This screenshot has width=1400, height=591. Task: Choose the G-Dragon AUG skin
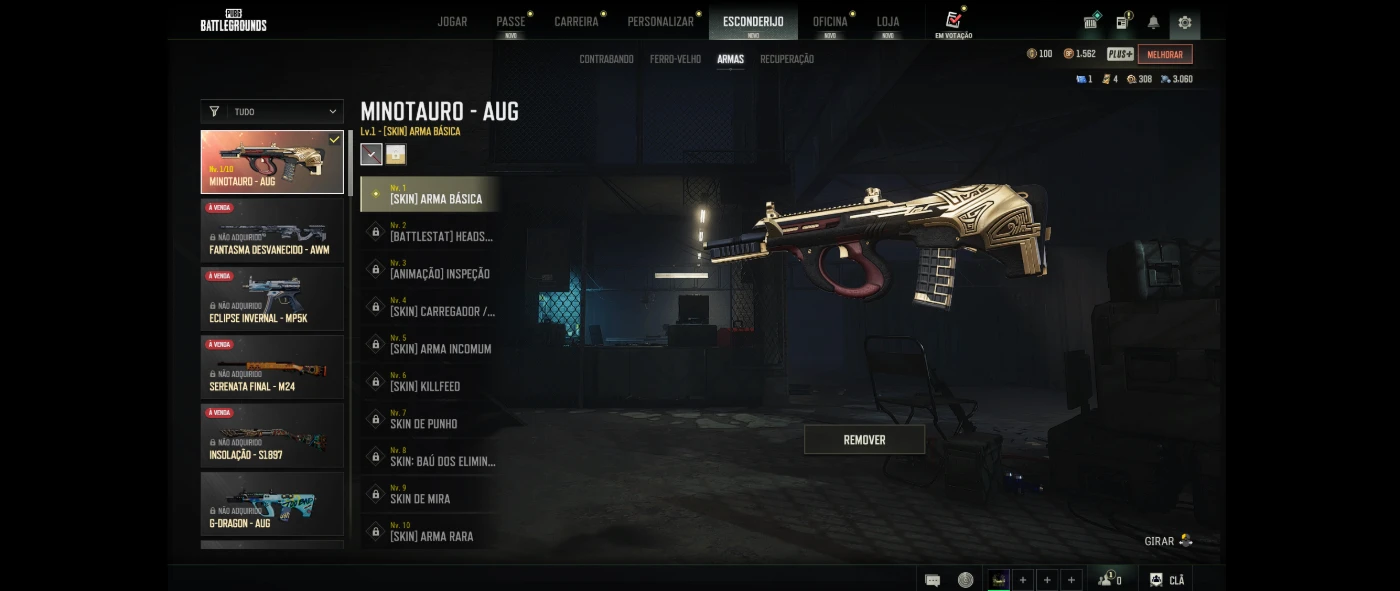click(x=272, y=503)
